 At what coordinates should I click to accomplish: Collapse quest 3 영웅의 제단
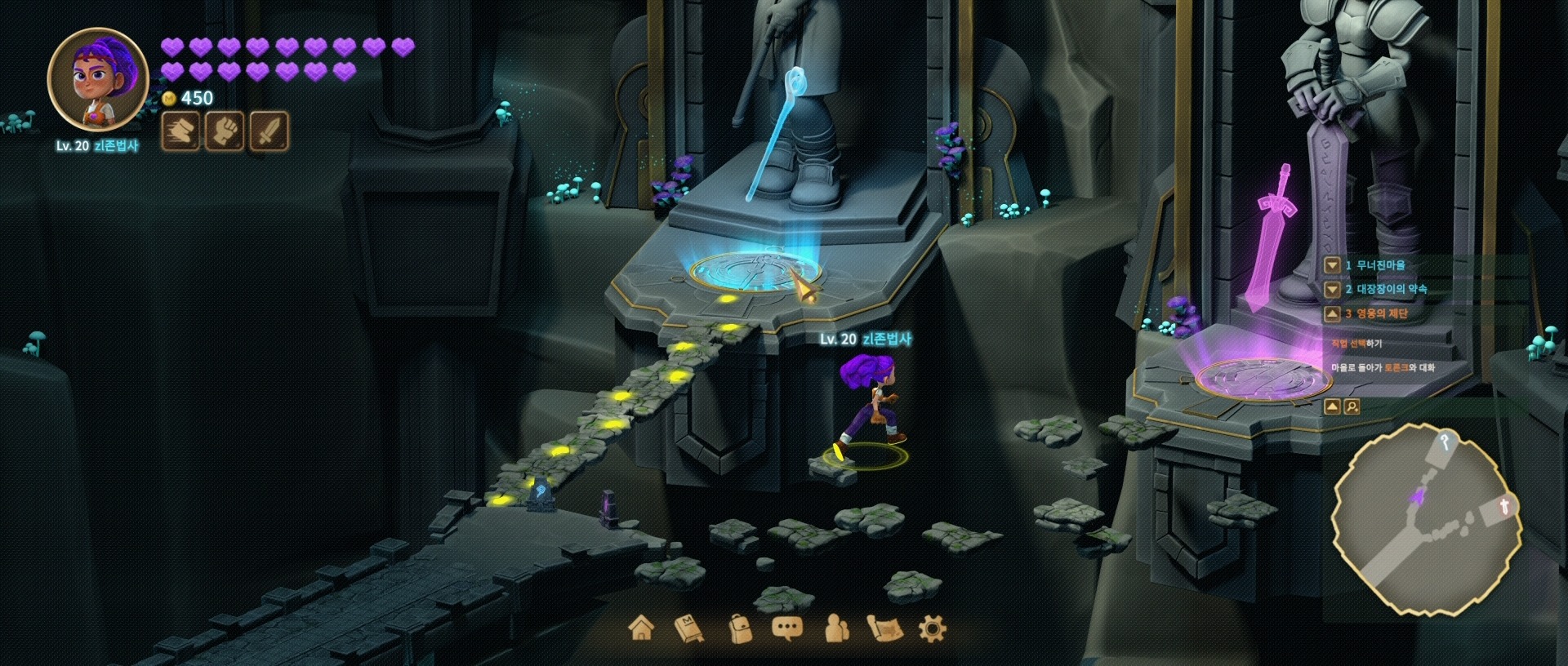click(1332, 313)
